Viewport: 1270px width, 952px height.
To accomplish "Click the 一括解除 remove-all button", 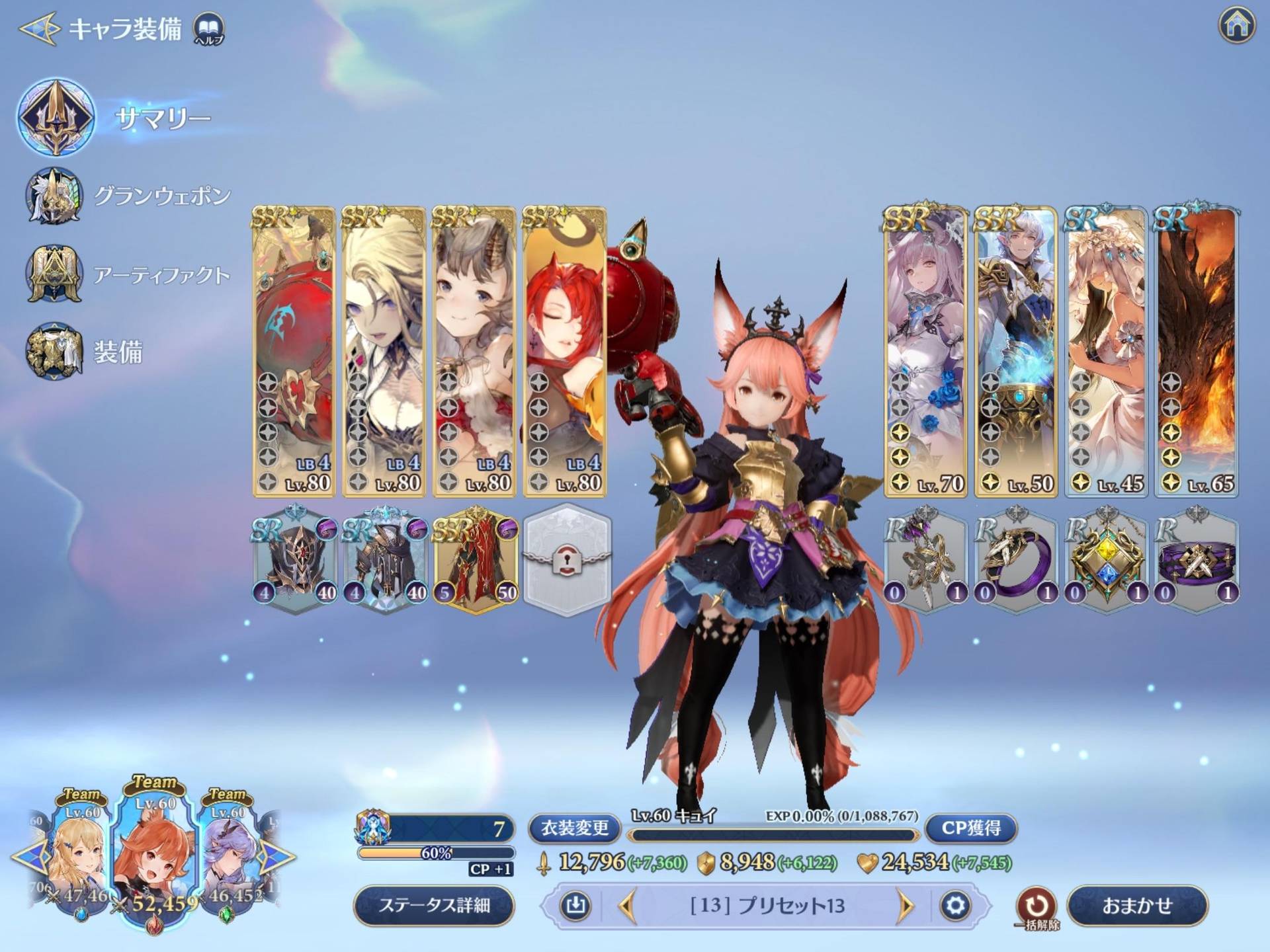I will (1036, 905).
